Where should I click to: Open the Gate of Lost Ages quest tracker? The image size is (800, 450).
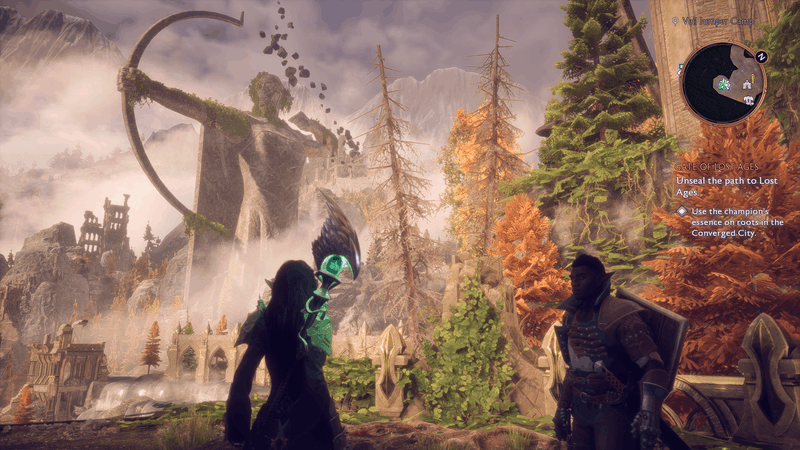click(x=715, y=167)
